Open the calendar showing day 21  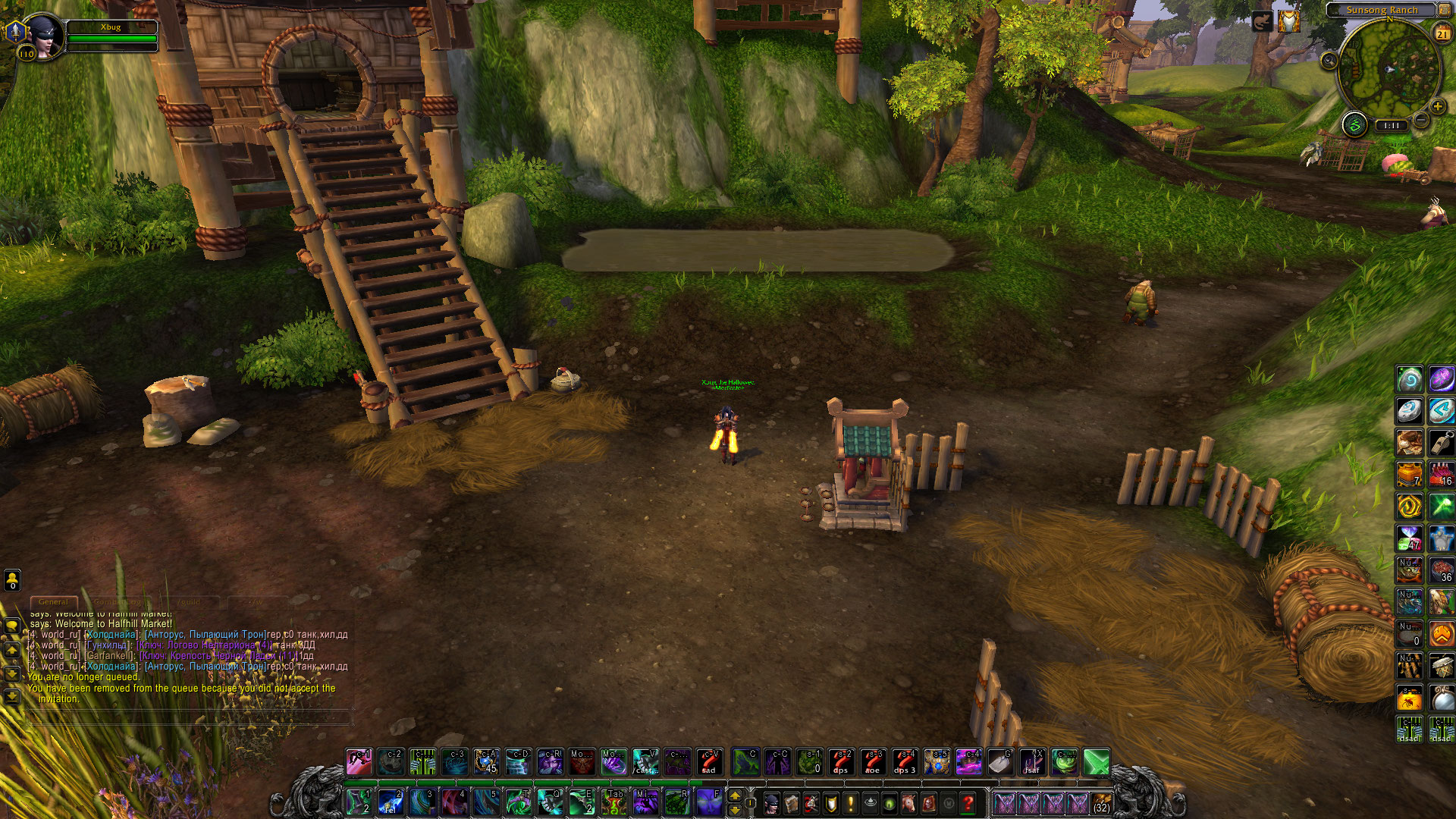(1442, 33)
